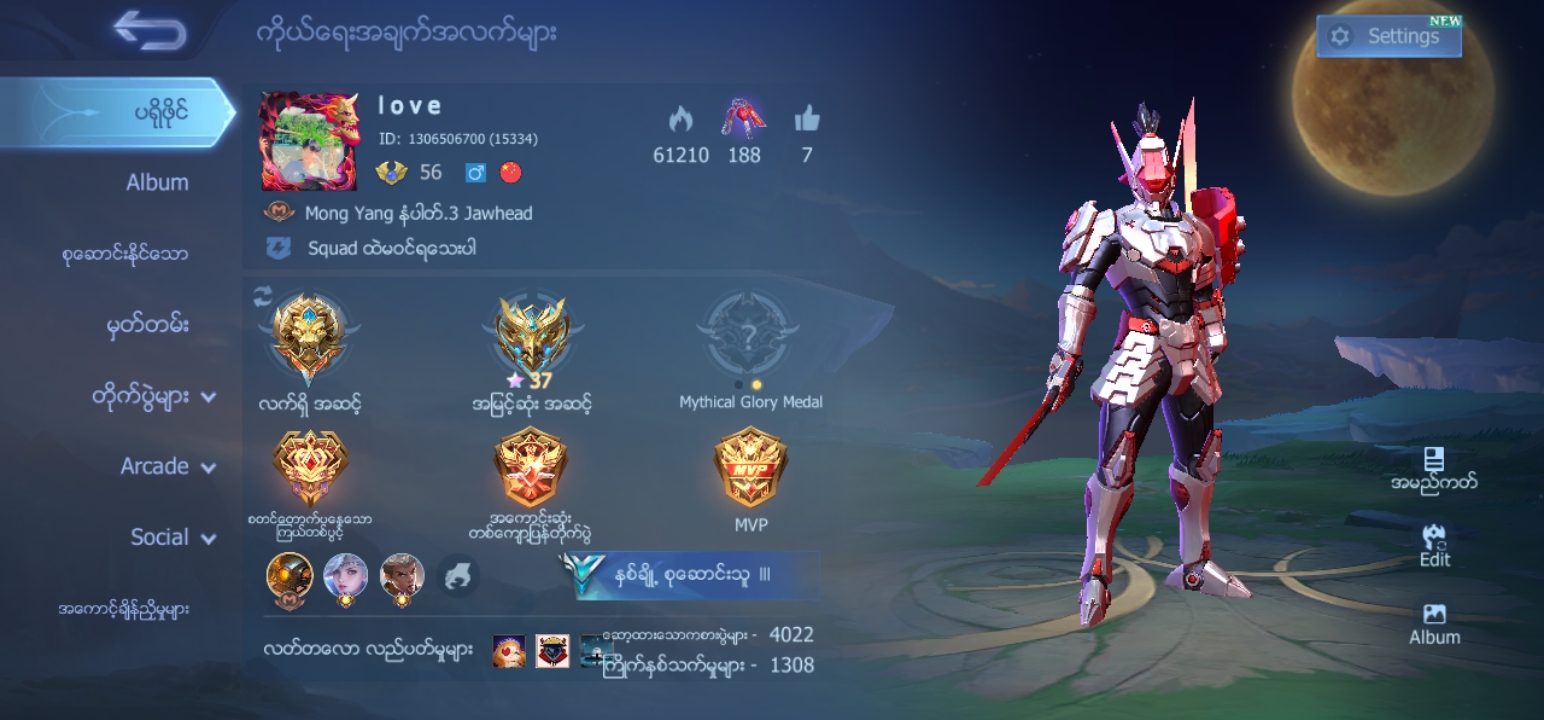Viewport: 1544px width, 720px height.
Task: Open the flame popularity icon
Action: pos(681,121)
